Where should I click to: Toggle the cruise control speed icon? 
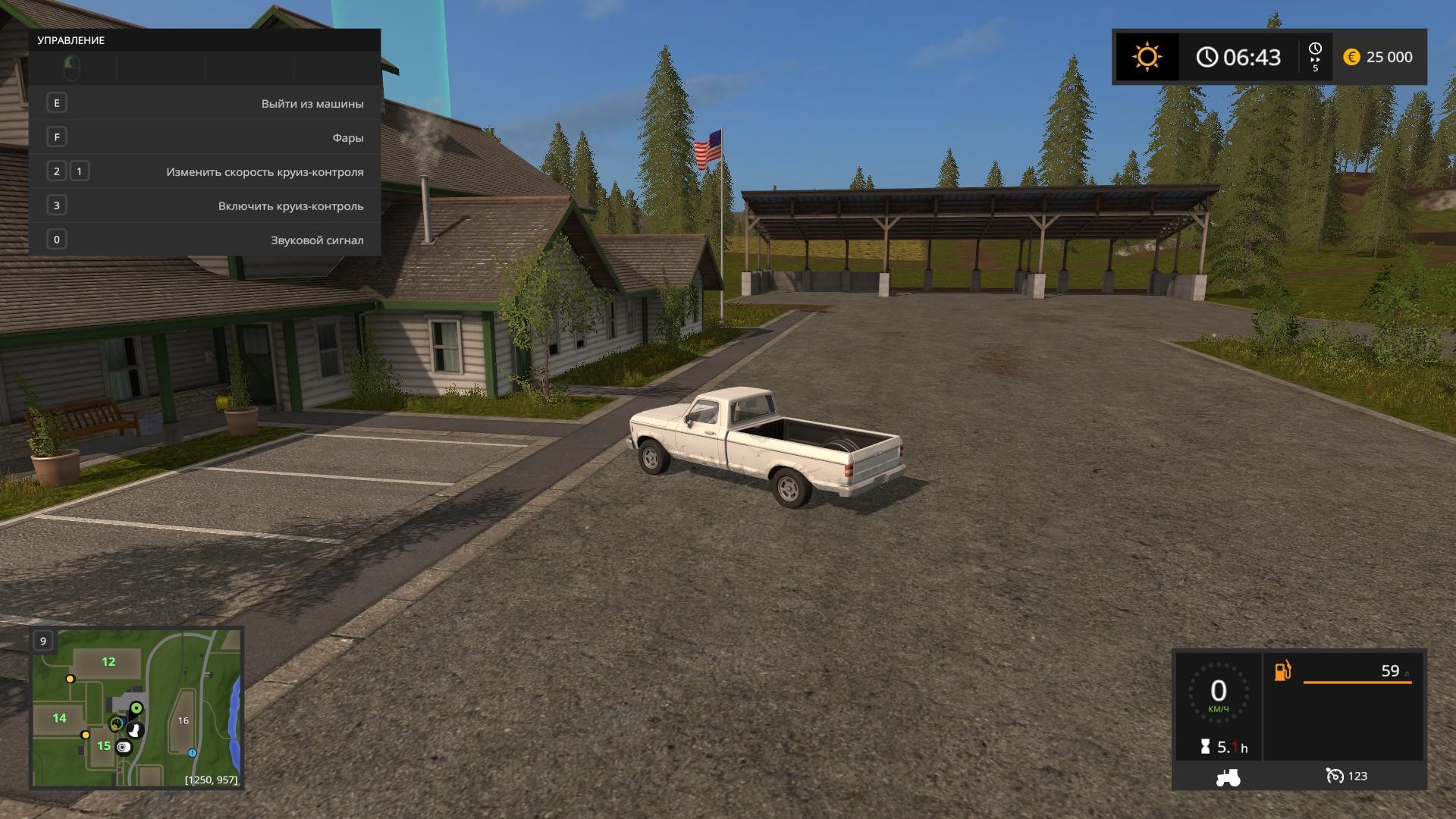coord(1334,776)
